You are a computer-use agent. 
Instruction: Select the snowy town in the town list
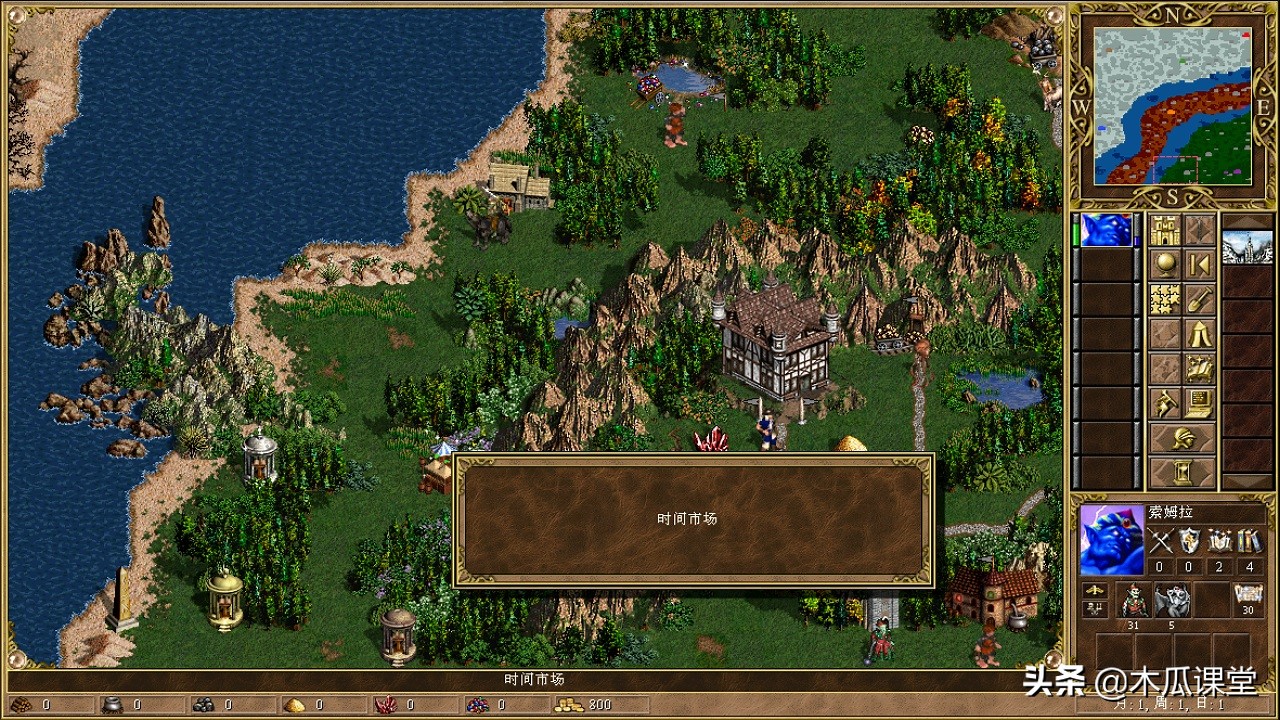(1247, 246)
